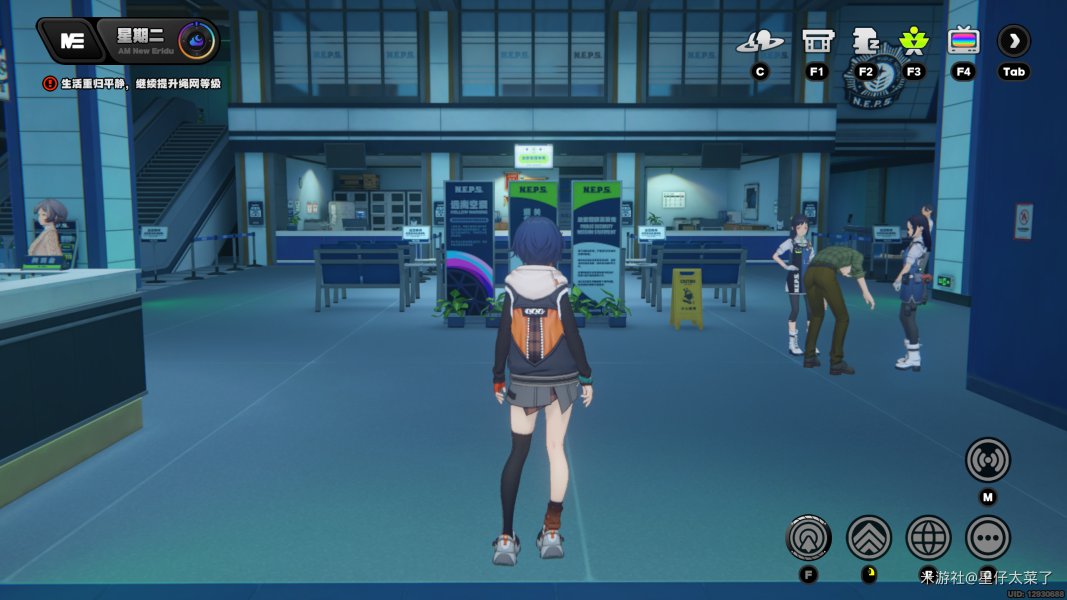Open the ME main menu button
Screen dimensions: 1067x600
pos(71,41)
